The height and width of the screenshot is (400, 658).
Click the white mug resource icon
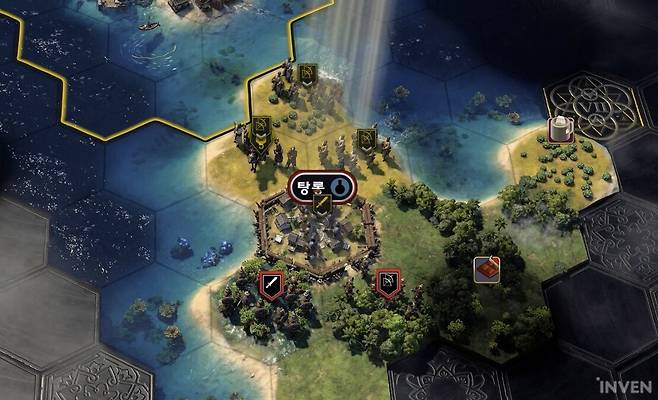[561, 128]
